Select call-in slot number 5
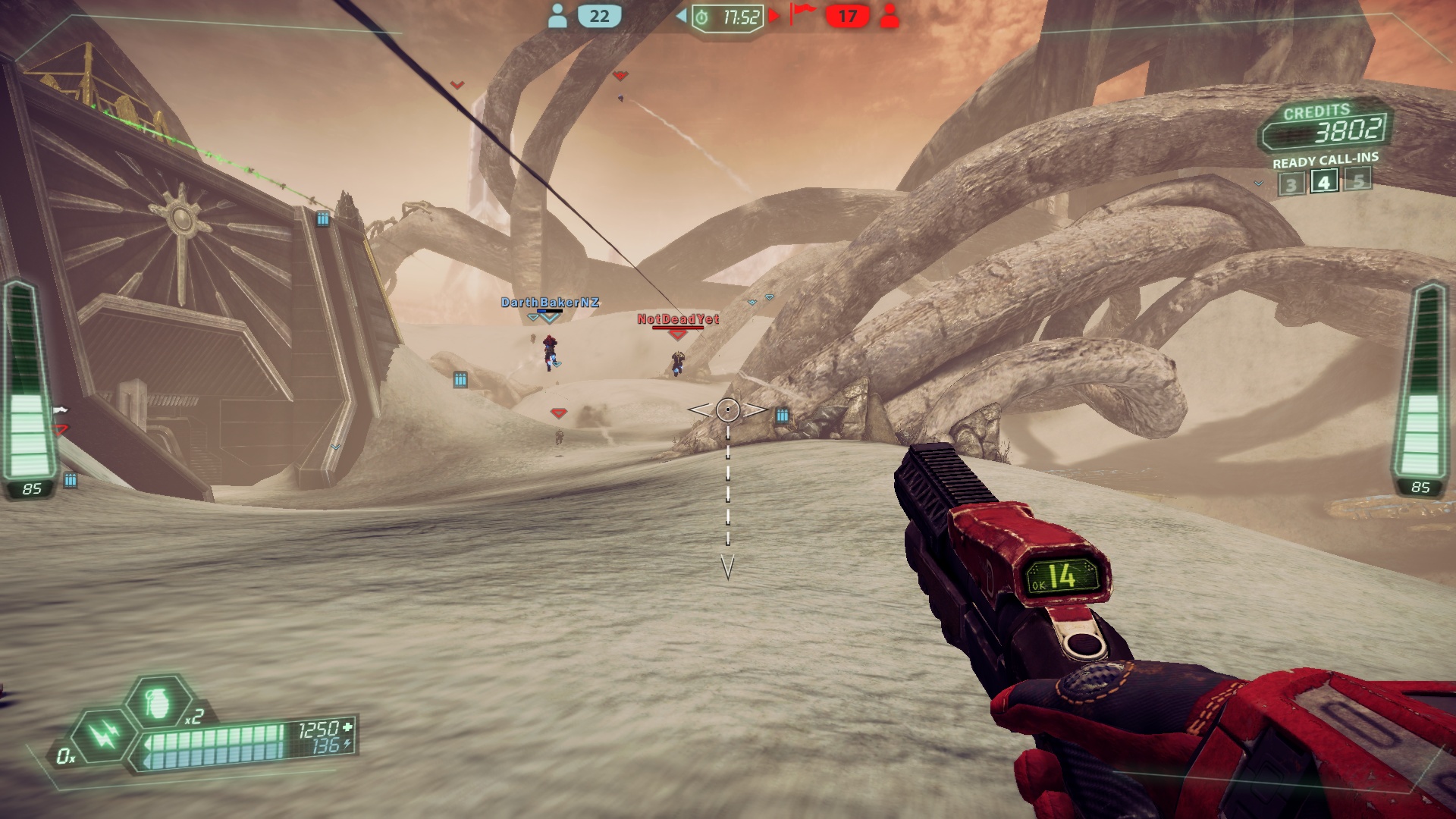Viewport: 1456px width, 819px height. pyautogui.click(x=1358, y=180)
